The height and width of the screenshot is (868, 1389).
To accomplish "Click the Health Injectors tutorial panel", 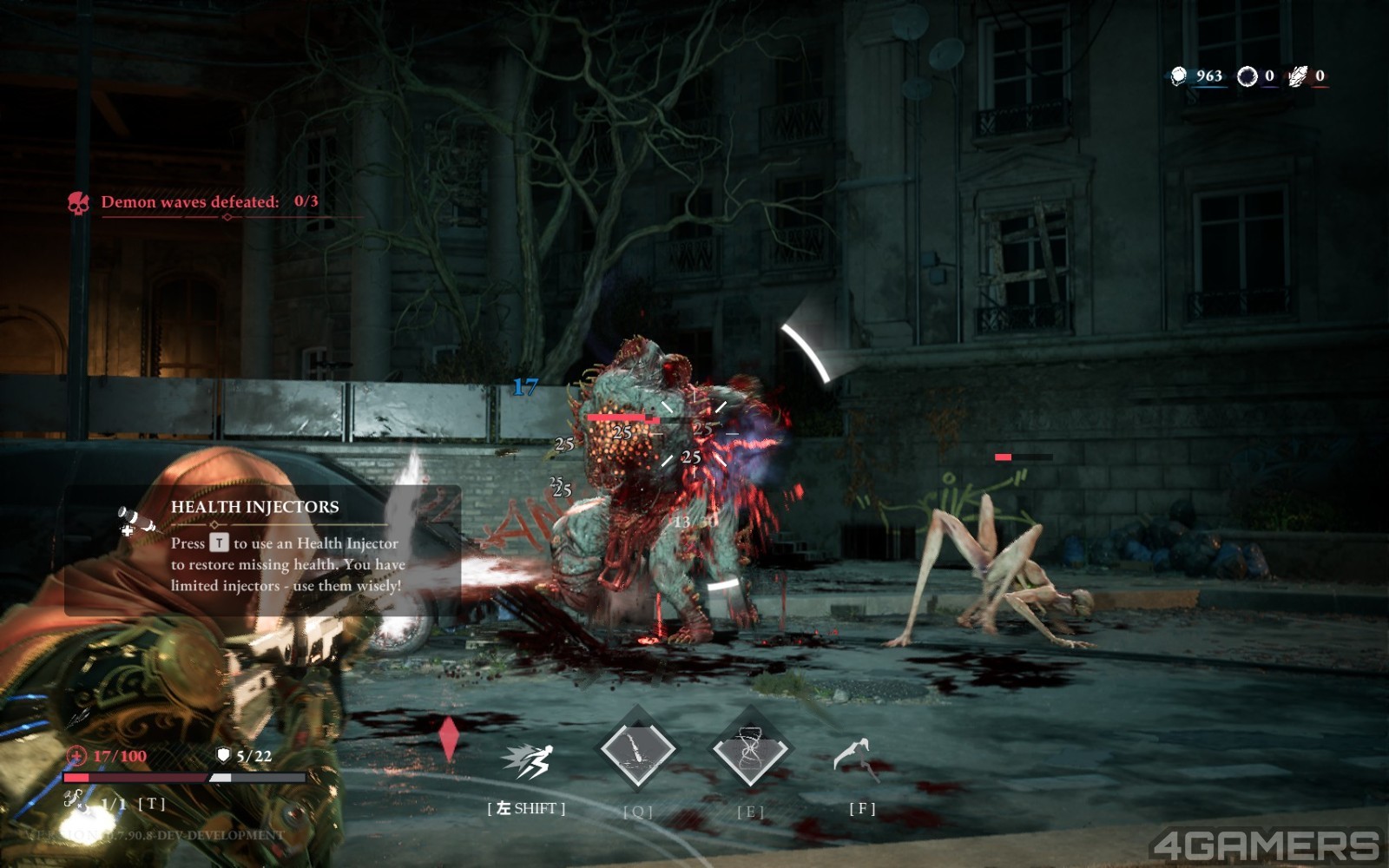I will point(262,550).
